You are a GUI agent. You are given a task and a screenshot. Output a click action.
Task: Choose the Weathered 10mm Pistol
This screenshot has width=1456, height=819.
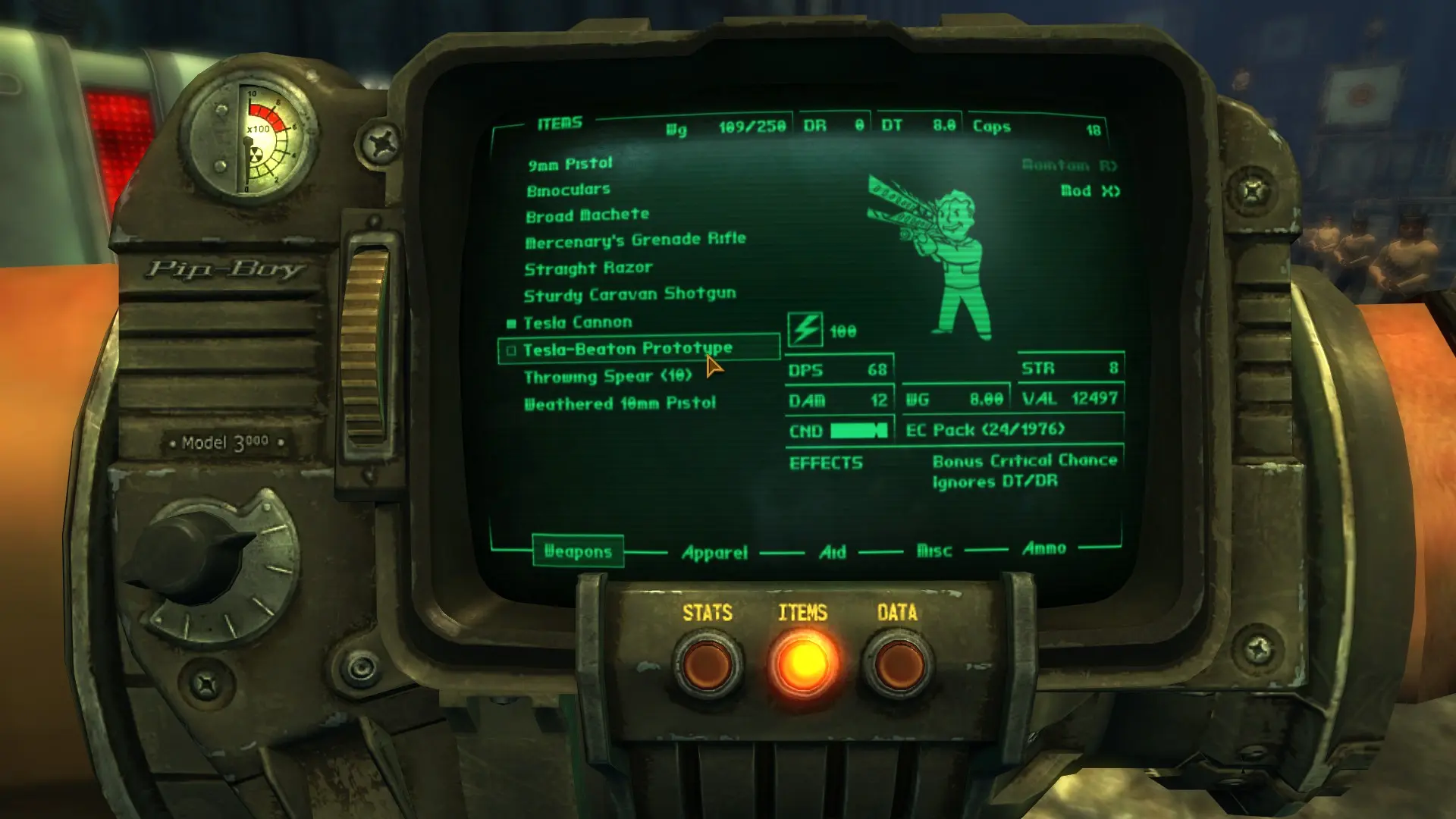pos(620,403)
